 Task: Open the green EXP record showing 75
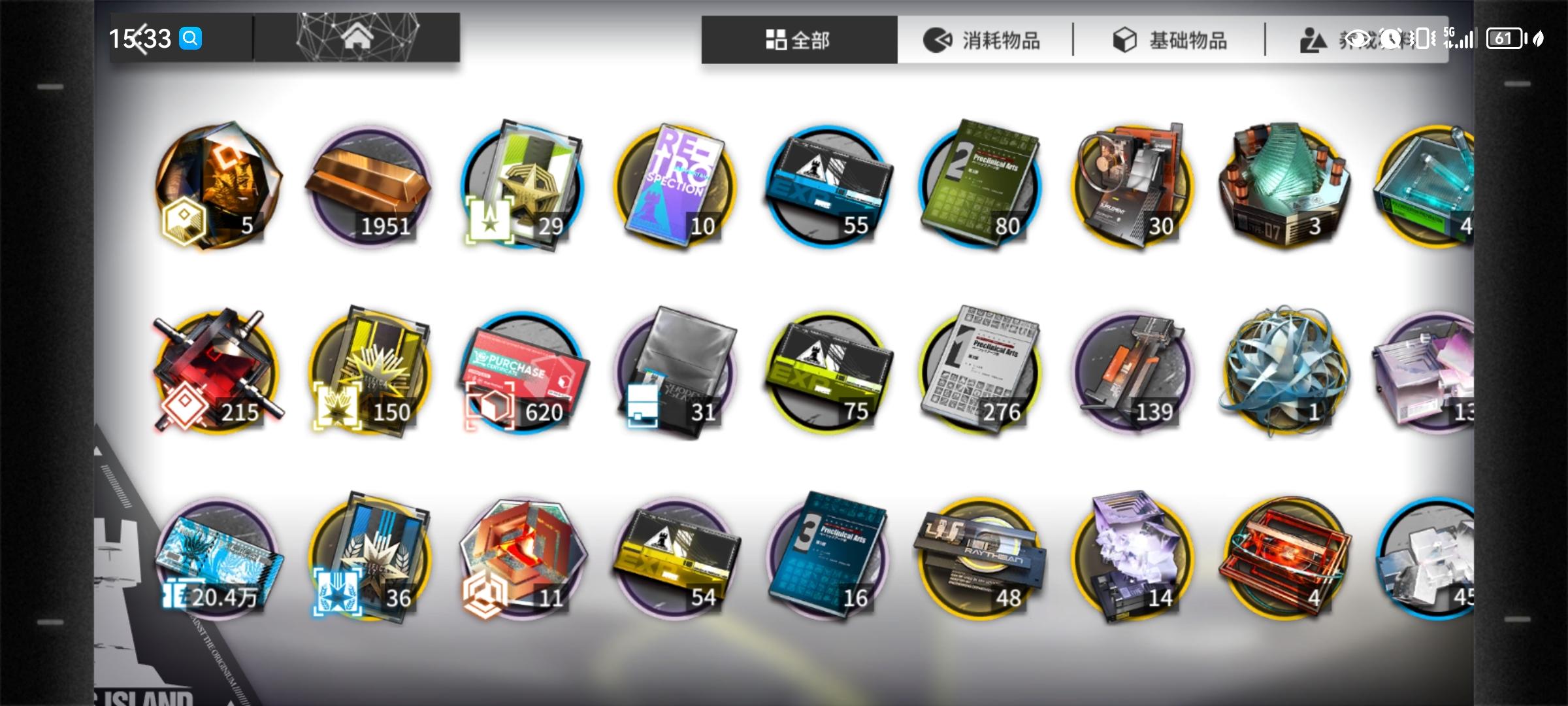click(x=830, y=373)
